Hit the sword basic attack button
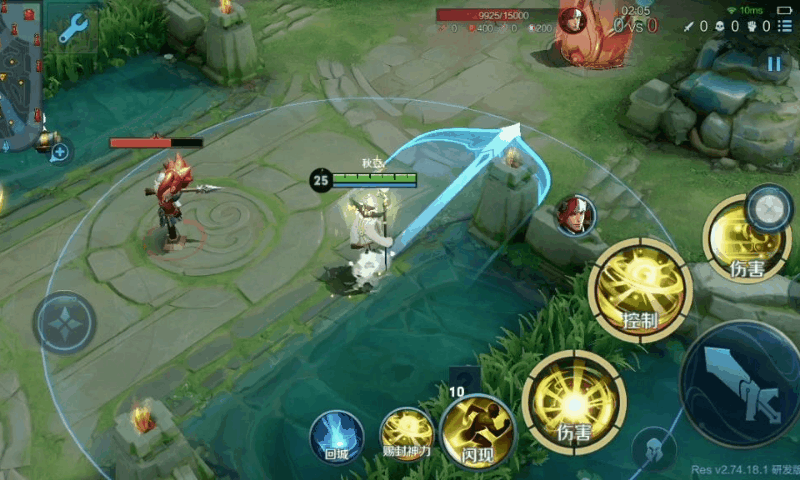 click(744, 384)
